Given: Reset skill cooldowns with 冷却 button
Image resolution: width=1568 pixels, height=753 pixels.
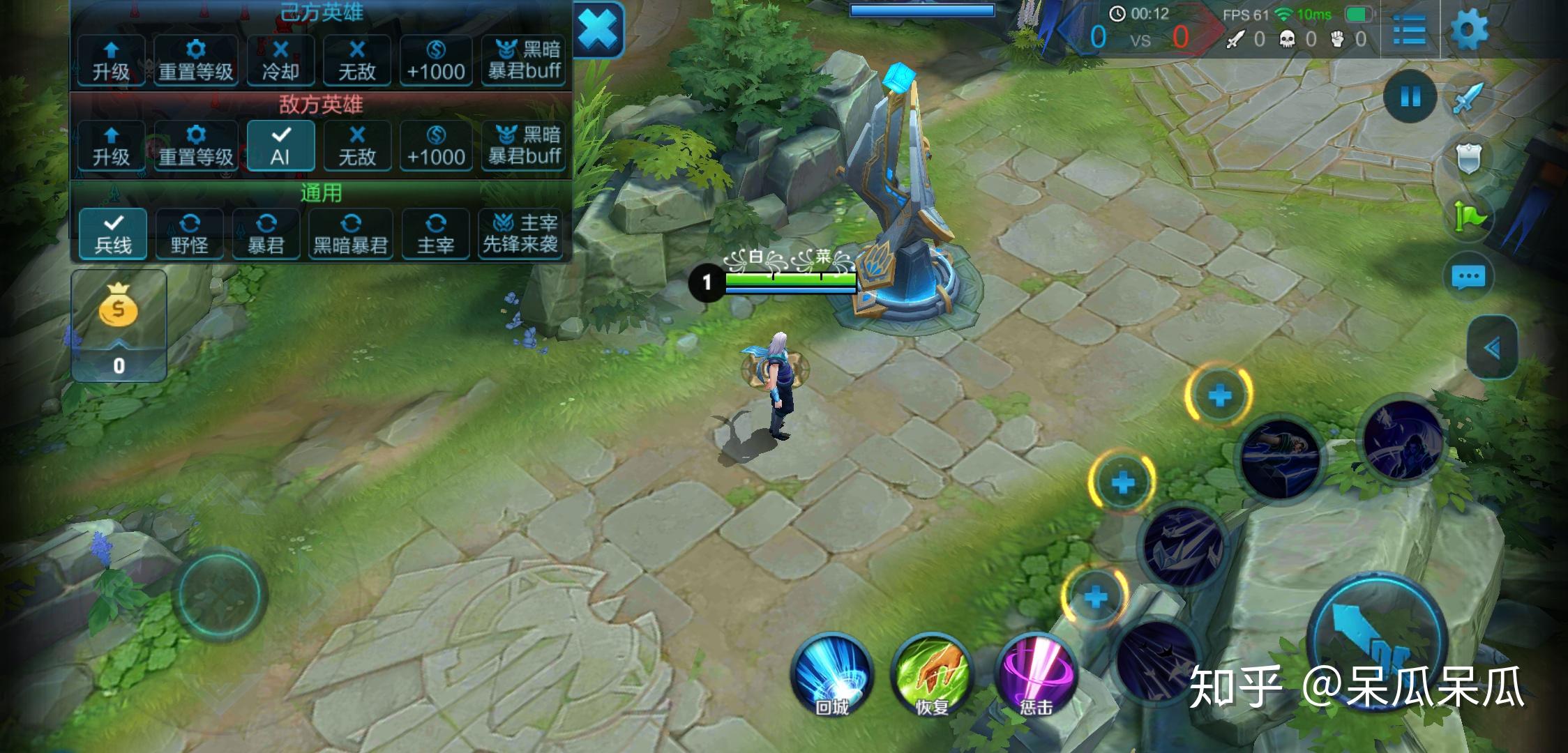Looking at the screenshot, I should (x=280, y=61).
